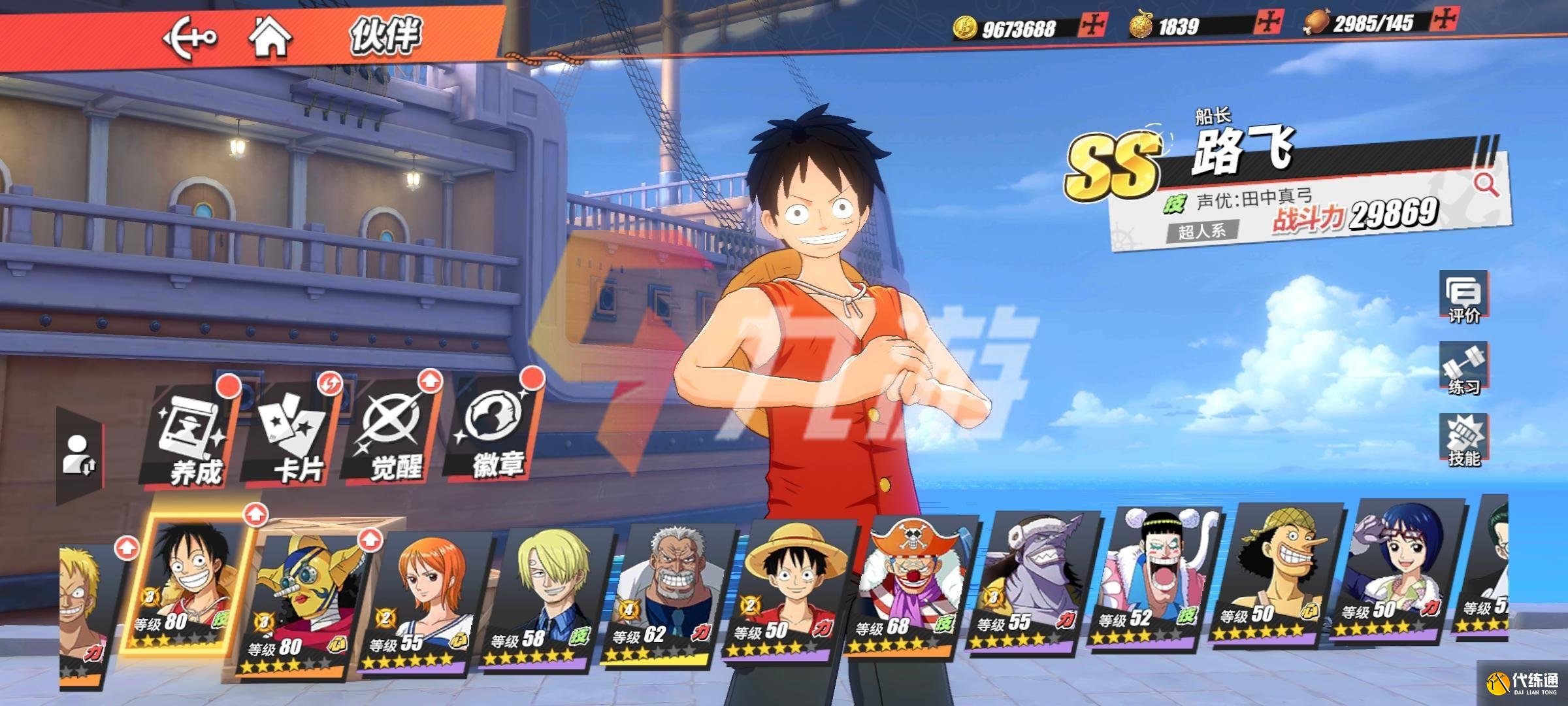
Task: Add more devil fruit currency
Action: tap(1267, 23)
